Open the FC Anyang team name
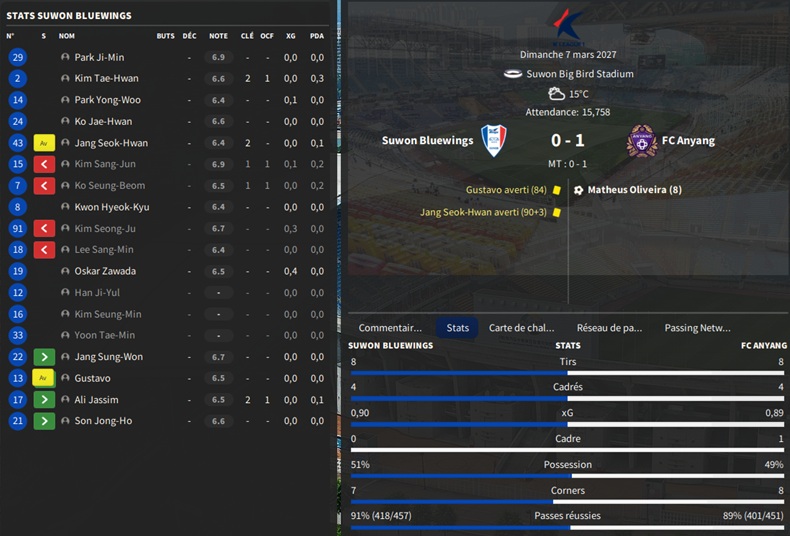This screenshot has height=536, width=790. click(689, 141)
